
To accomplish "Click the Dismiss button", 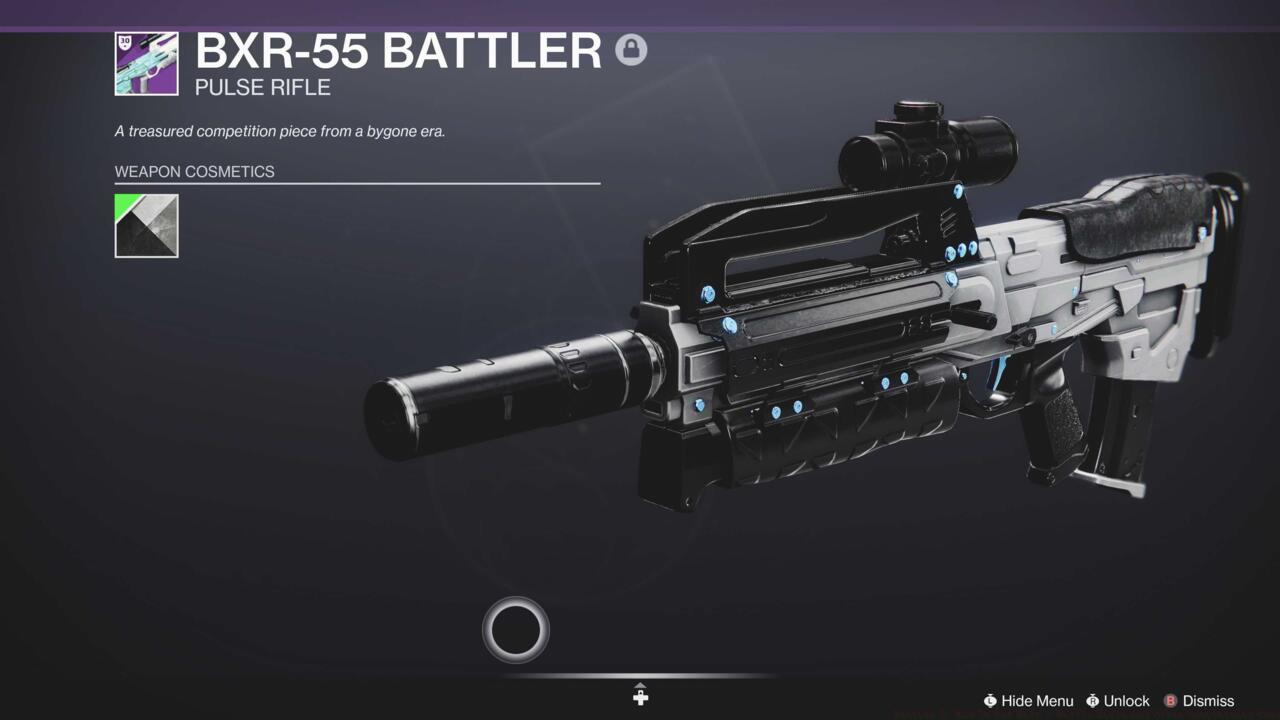I will [x=1207, y=701].
